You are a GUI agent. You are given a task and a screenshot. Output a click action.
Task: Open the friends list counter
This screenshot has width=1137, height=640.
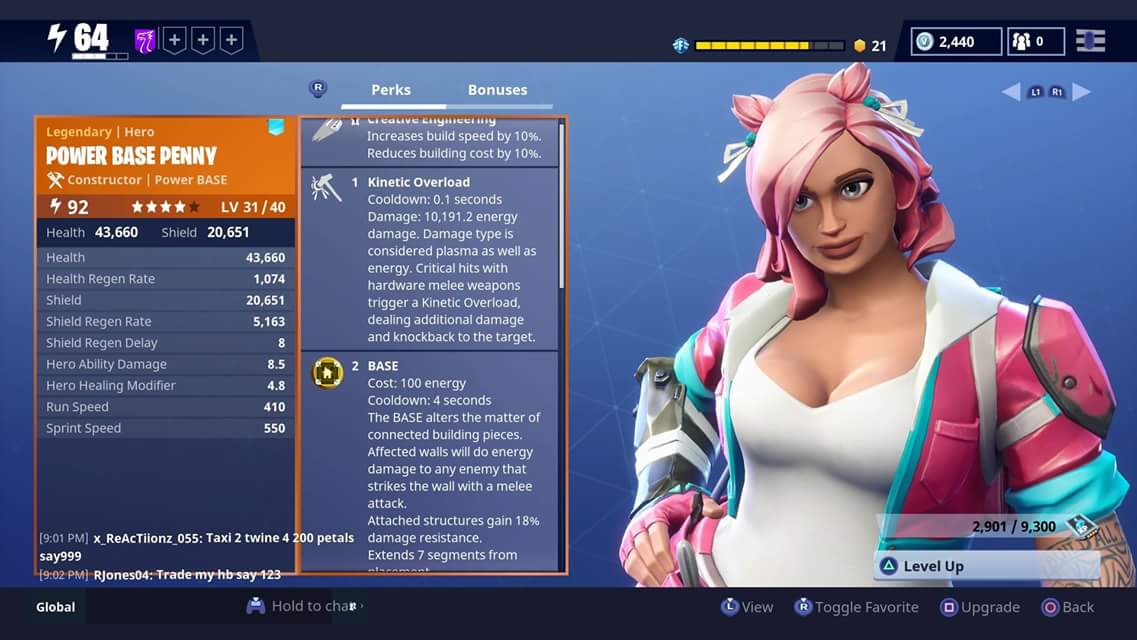click(1035, 41)
